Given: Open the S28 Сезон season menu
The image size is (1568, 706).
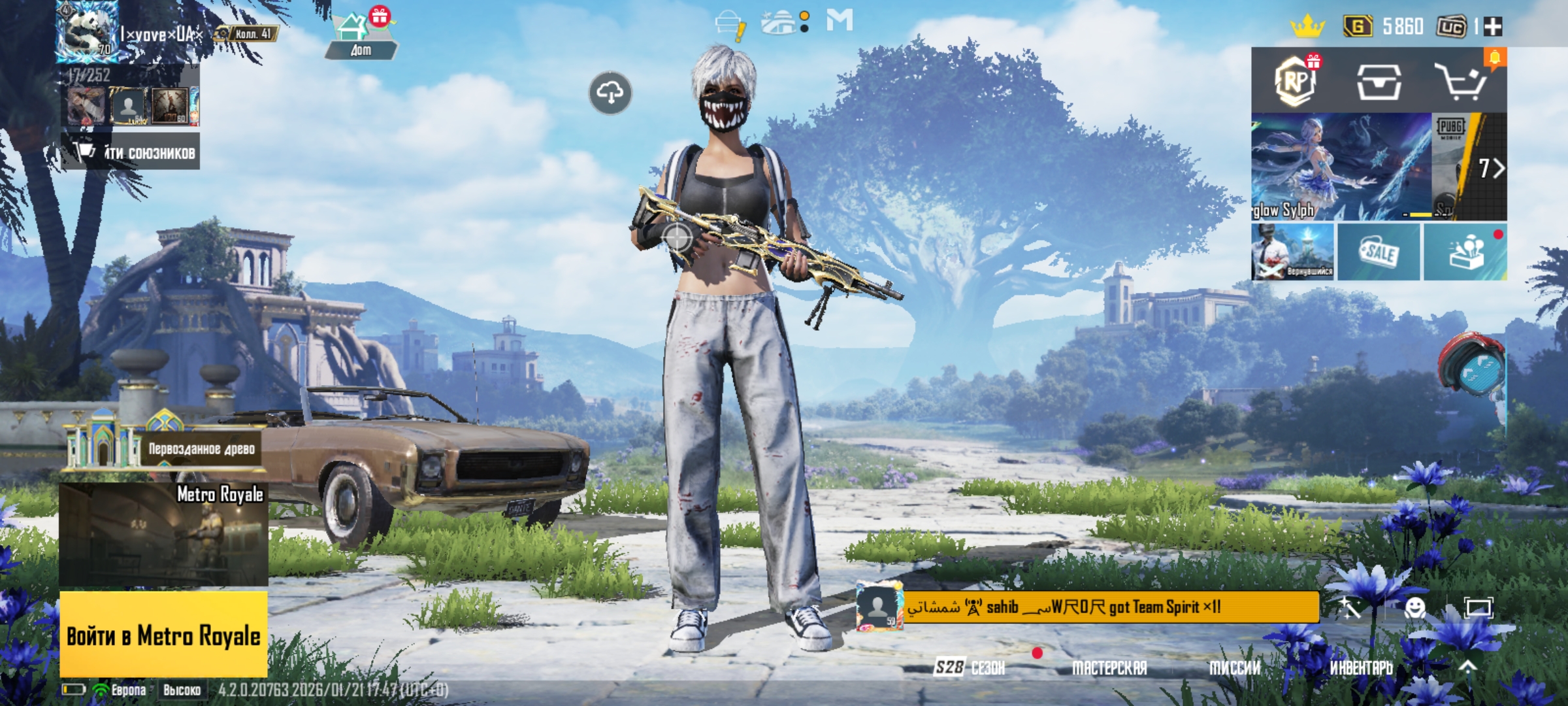Looking at the screenshot, I should [969, 667].
